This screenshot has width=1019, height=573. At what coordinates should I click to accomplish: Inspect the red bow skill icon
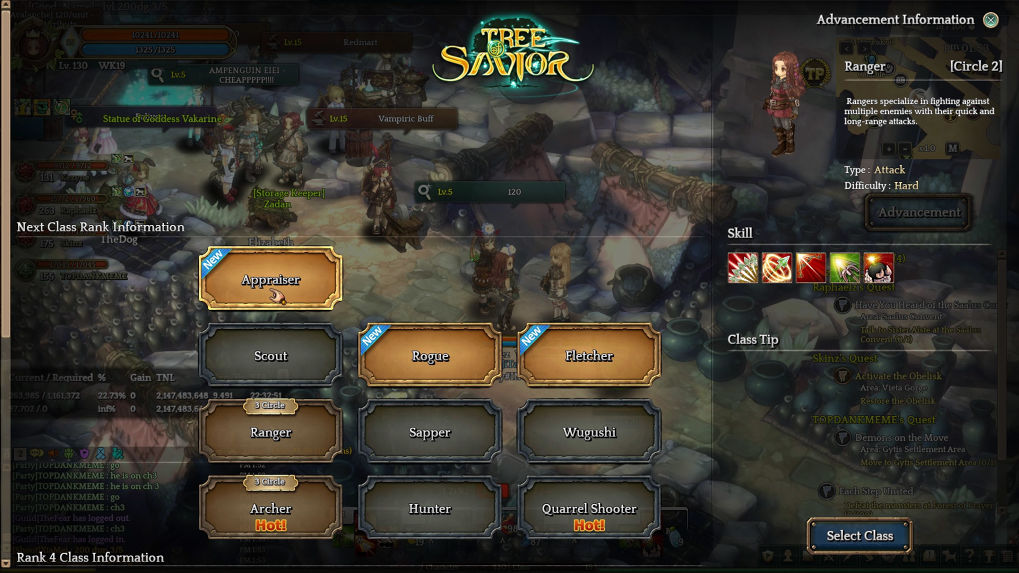tap(811, 268)
